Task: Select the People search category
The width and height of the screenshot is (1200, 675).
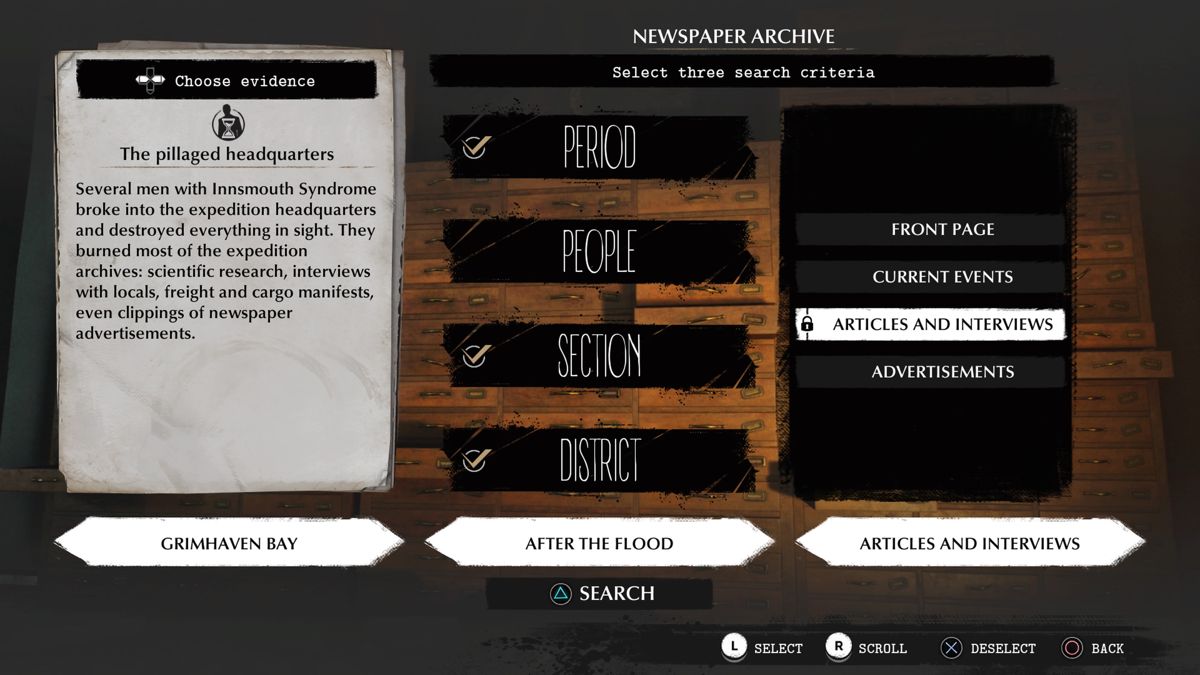Action: point(598,251)
